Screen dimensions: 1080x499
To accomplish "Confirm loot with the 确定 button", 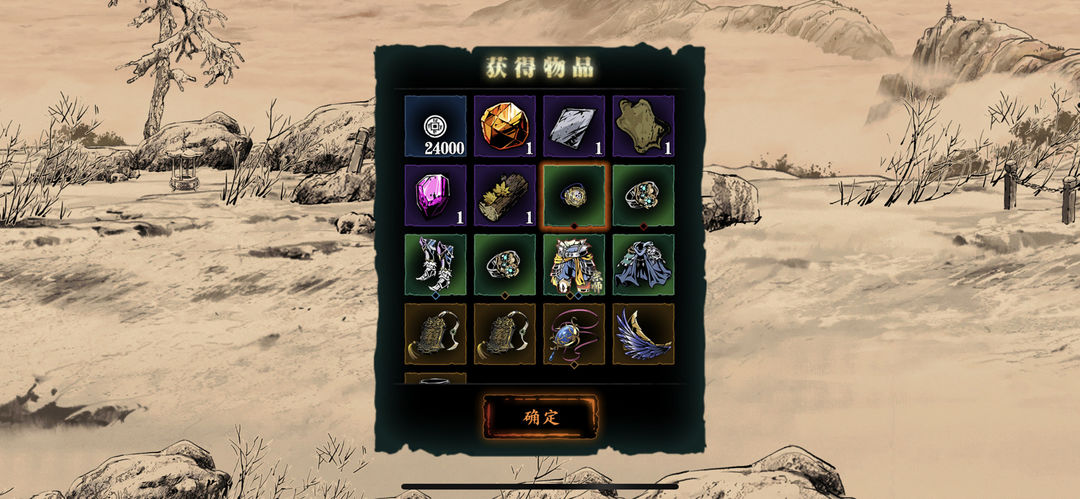I will point(540,417).
